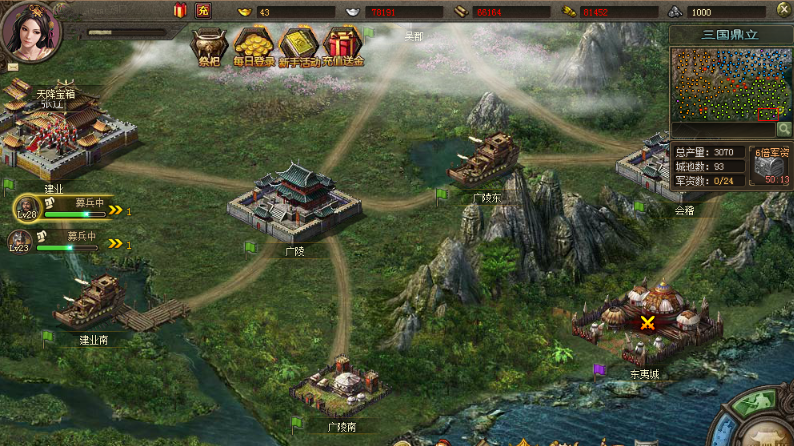
Task: Open the 新手活动 newbie event icon
Action: pyautogui.click(x=298, y=44)
